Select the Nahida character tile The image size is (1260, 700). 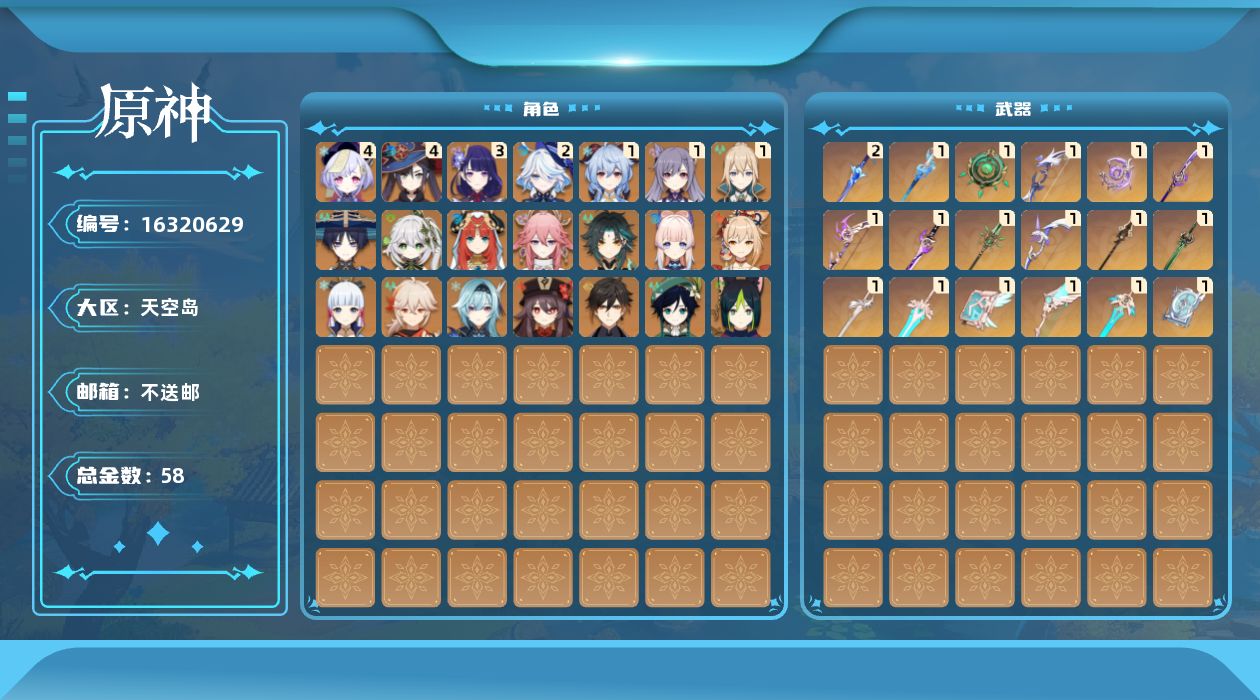(412, 240)
